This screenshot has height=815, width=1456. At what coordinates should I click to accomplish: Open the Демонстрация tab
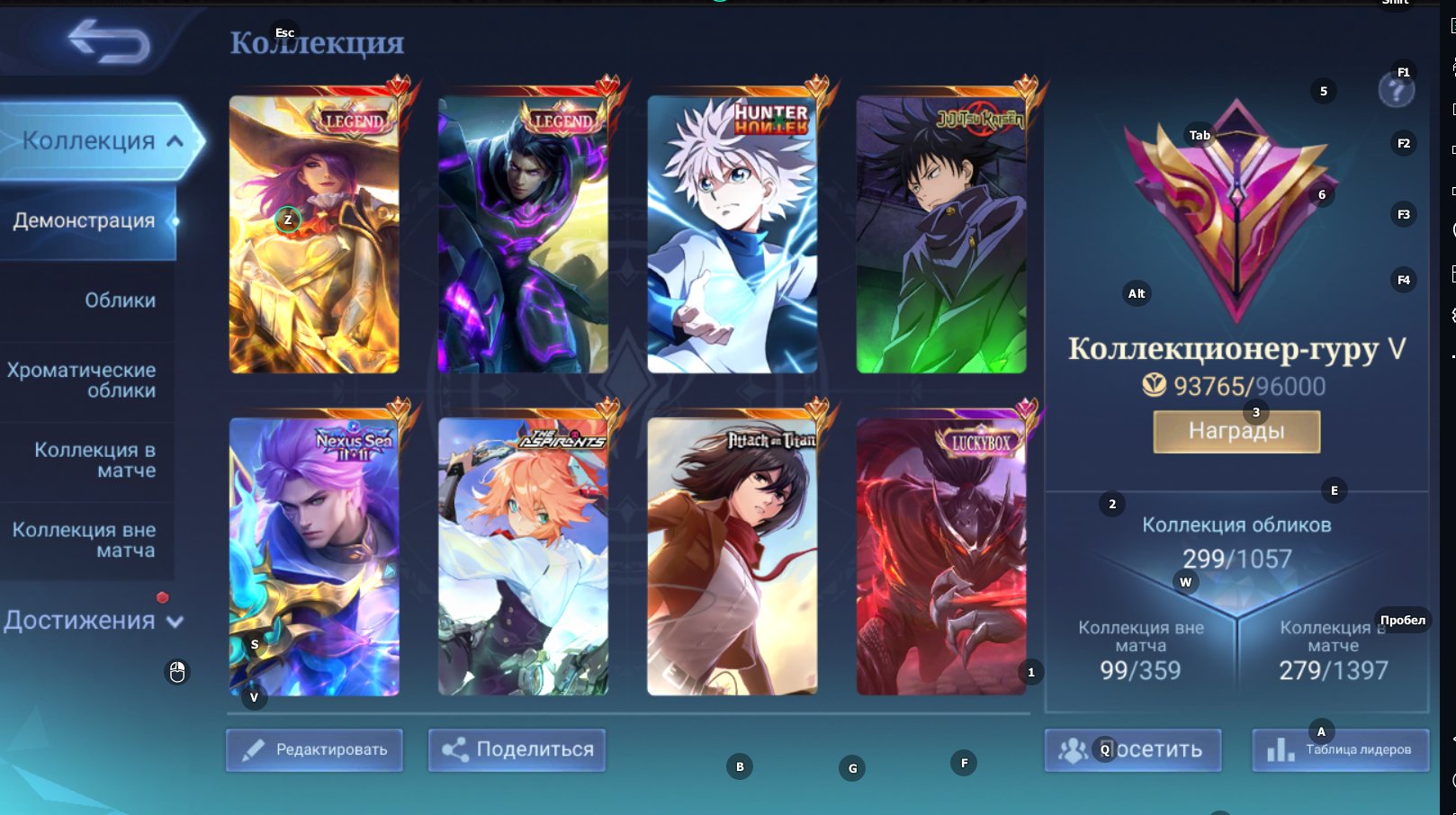click(x=85, y=221)
